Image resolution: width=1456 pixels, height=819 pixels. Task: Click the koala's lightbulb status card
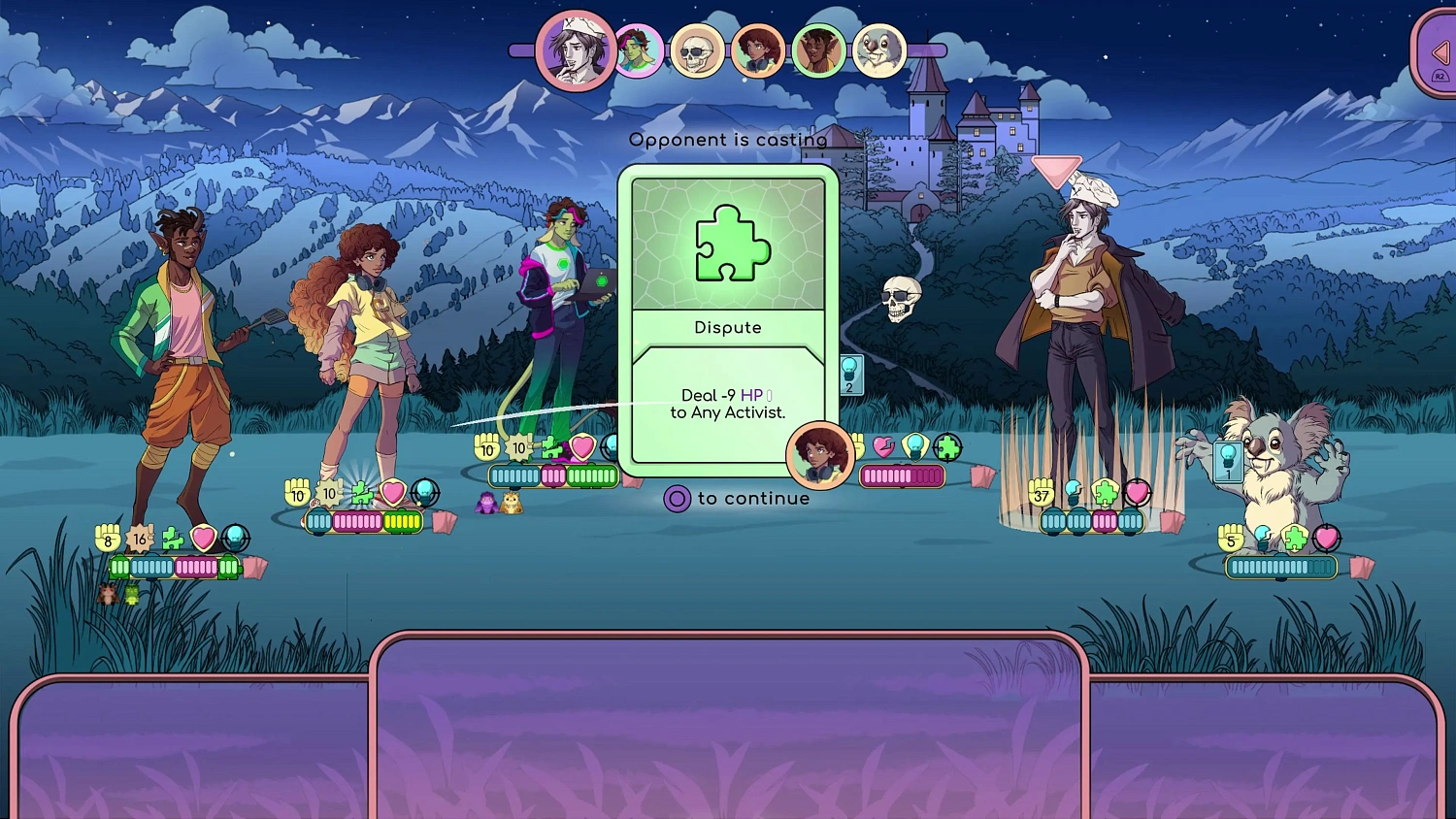(x=1227, y=461)
